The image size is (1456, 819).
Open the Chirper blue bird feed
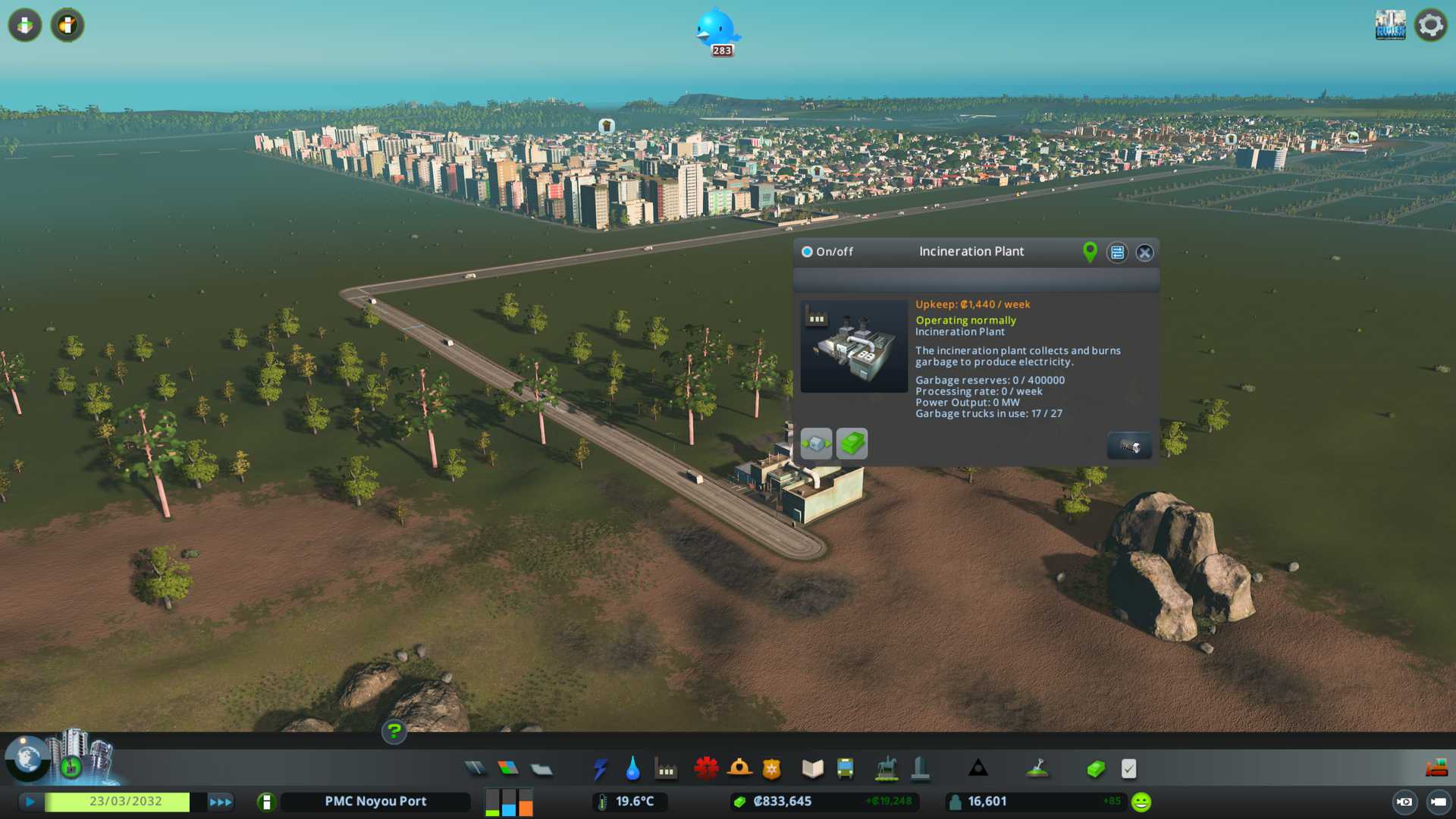coord(717,30)
